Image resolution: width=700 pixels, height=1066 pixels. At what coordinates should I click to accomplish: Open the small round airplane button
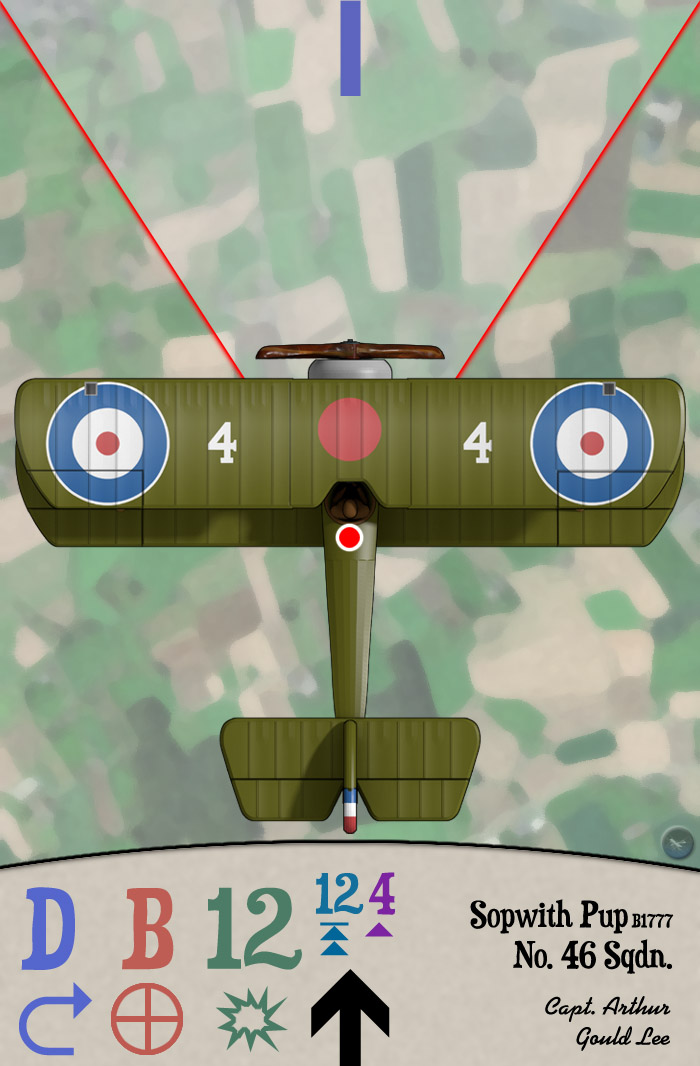coord(677,843)
